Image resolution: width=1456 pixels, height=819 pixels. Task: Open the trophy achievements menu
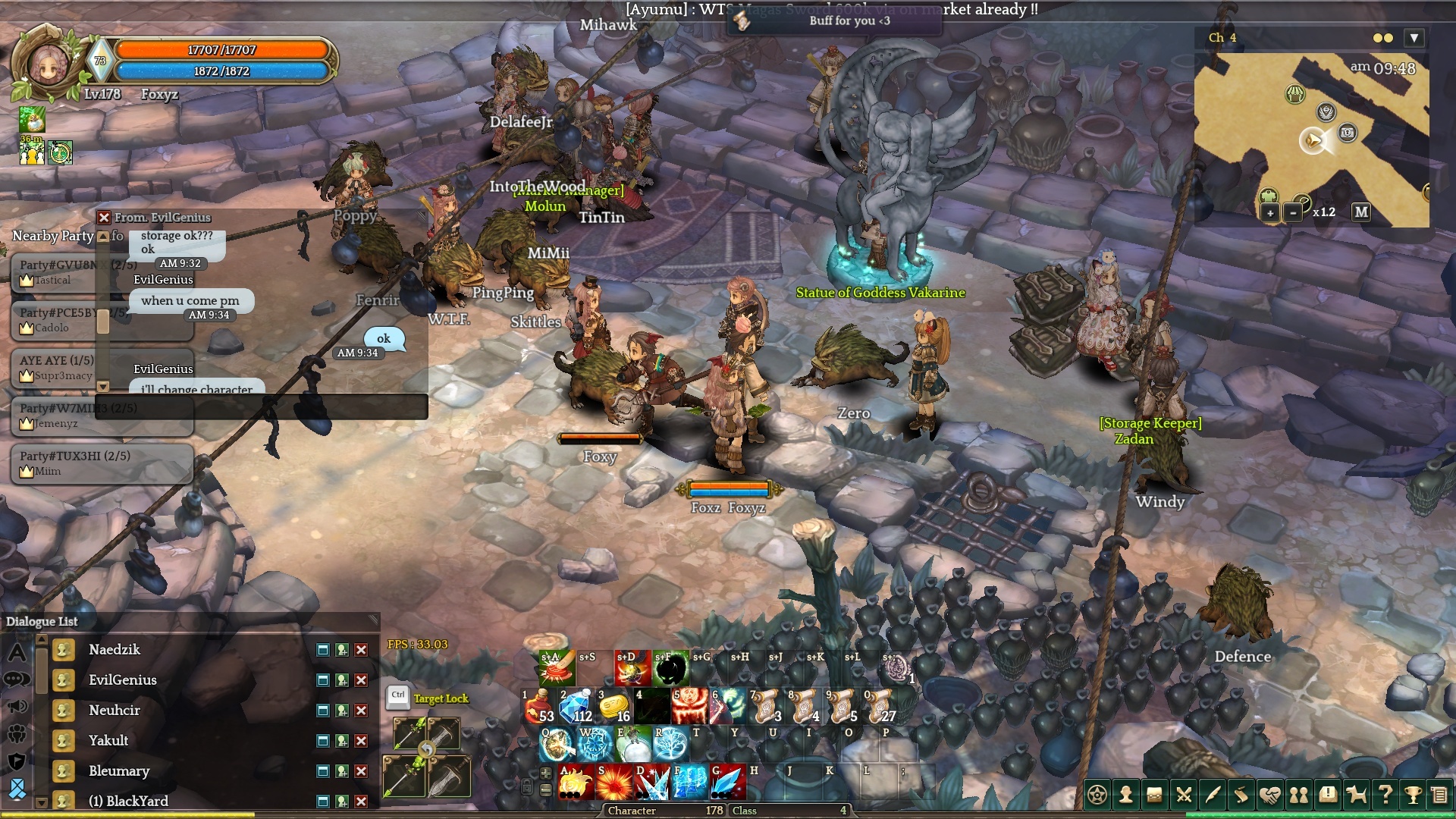[x=1413, y=795]
